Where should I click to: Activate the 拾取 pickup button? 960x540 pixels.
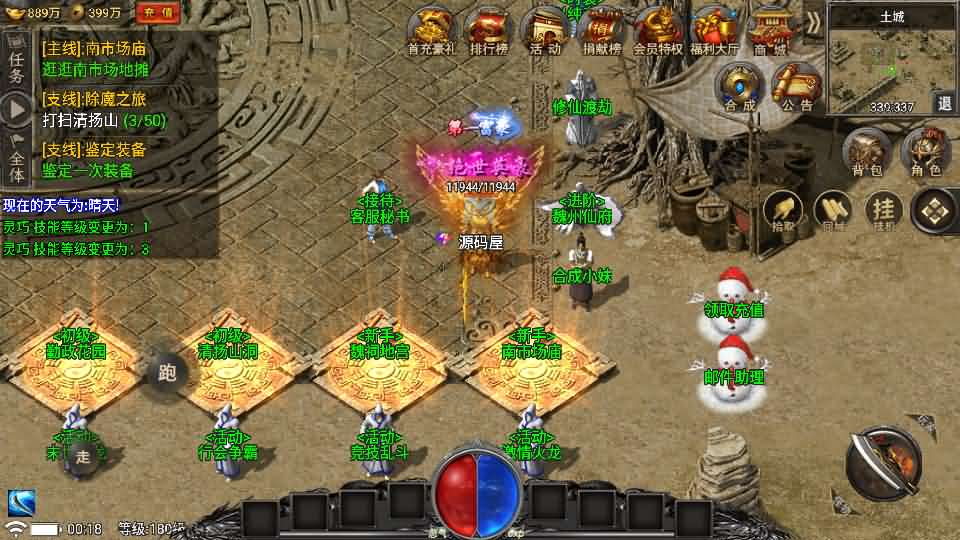(x=784, y=210)
